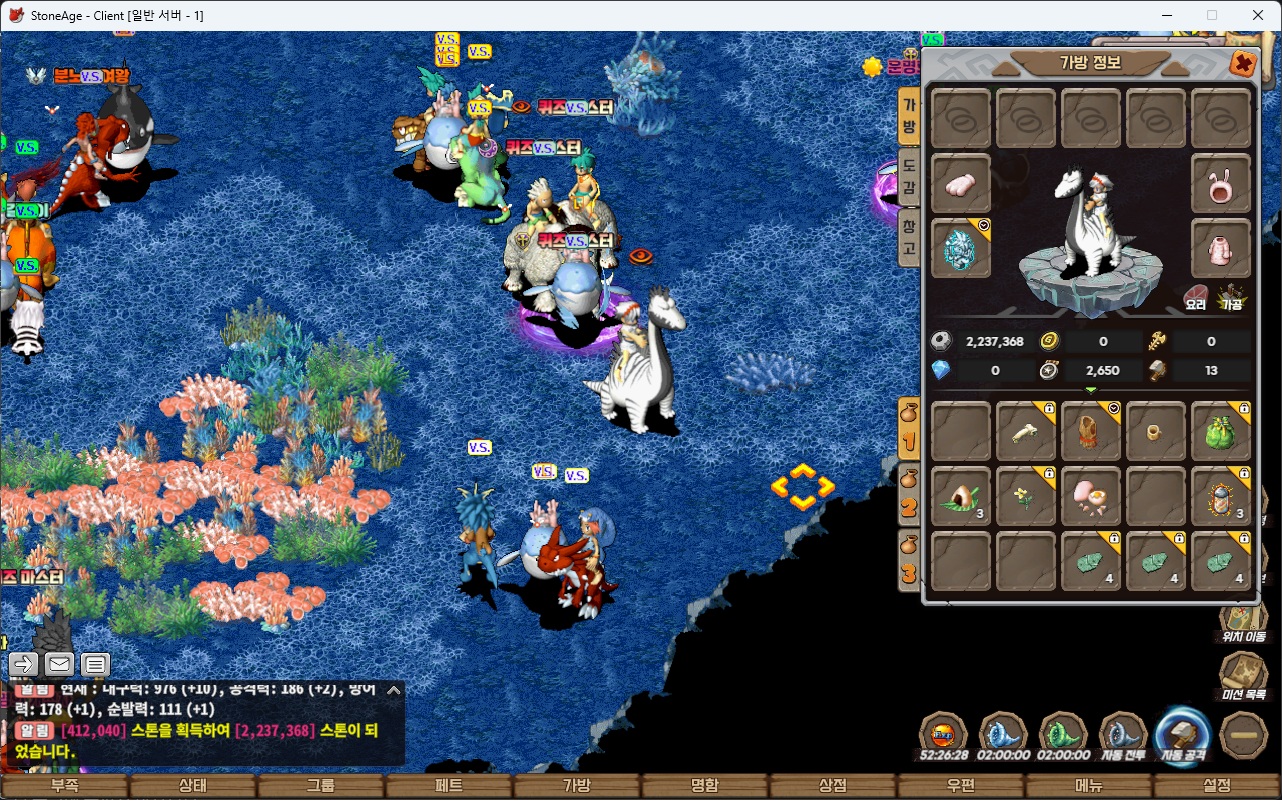
Task: Close the 가방 정보 bag window
Action: [1243, 65]
